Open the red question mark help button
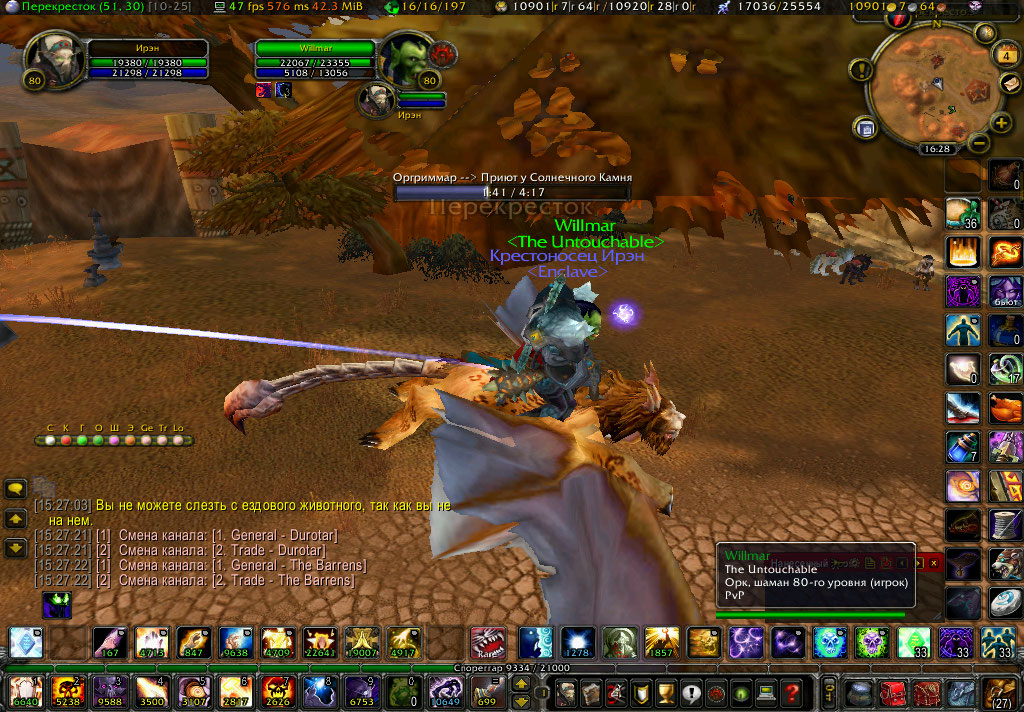Screen dimensions: 1024x712 pos(792,691)
